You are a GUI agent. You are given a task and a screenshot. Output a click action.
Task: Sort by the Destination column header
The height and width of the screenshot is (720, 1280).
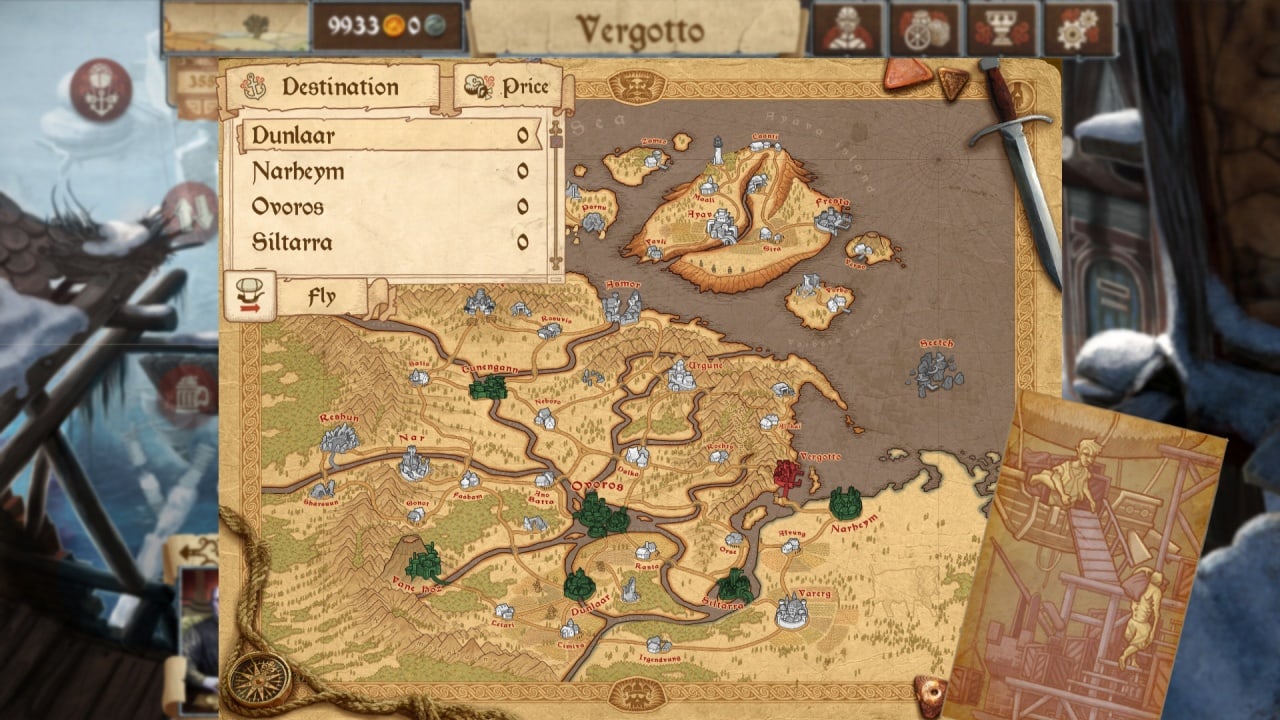coord(338,87)
